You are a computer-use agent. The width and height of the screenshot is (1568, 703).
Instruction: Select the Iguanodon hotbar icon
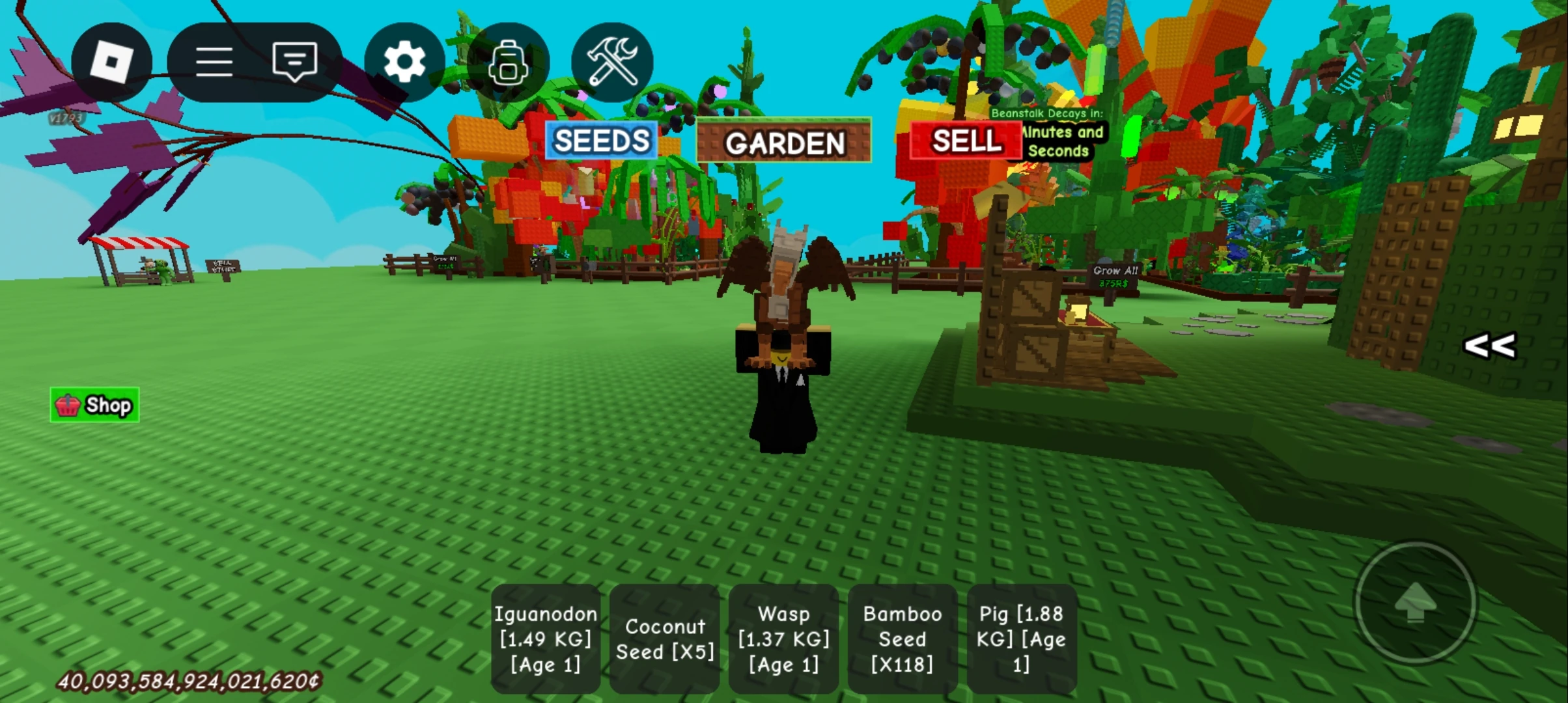[546, 639]
